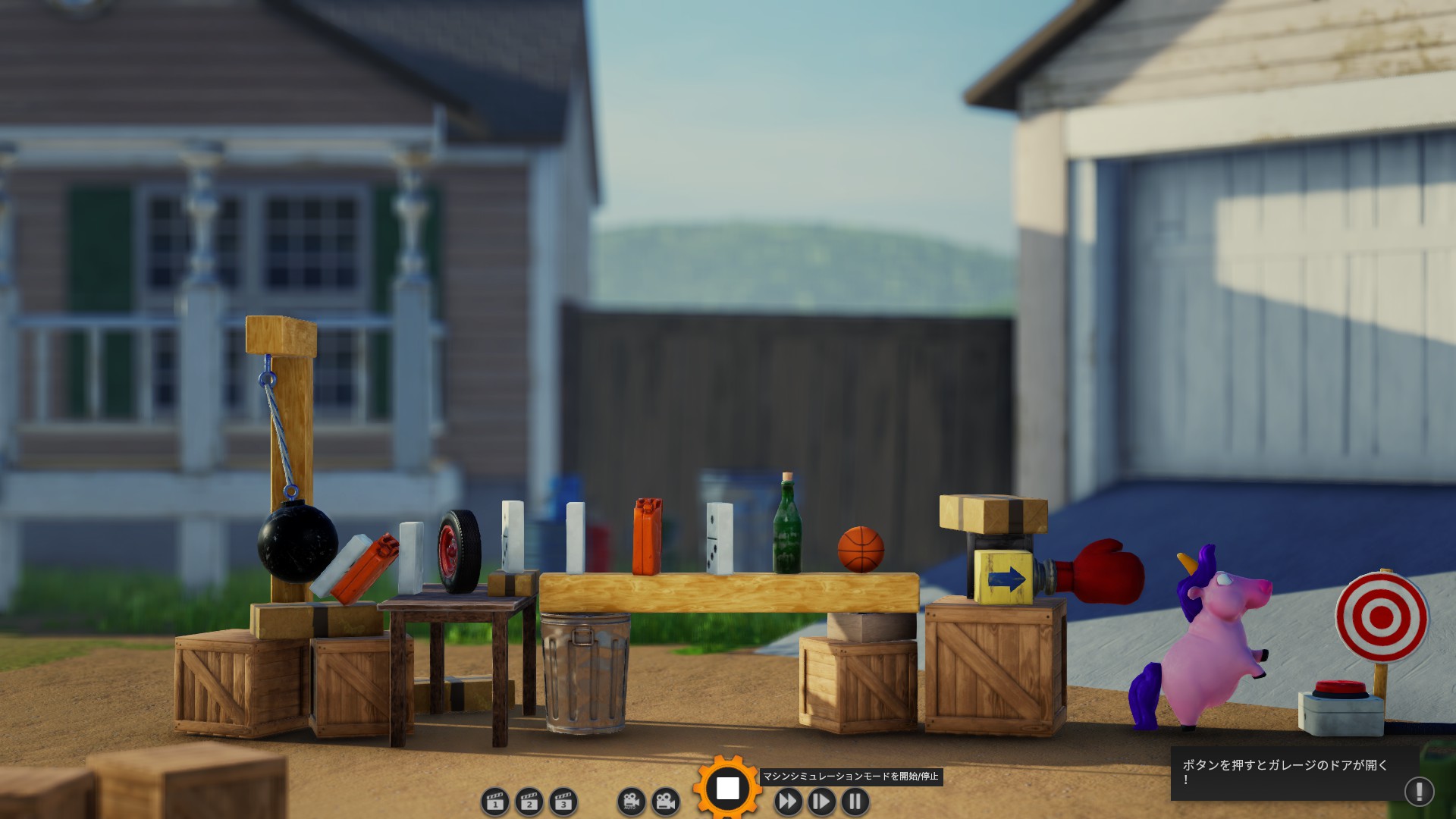This screenshot has width=1456, height=819.
Task: Advance the simulation with the step-forward button
Action: [821, 802]
